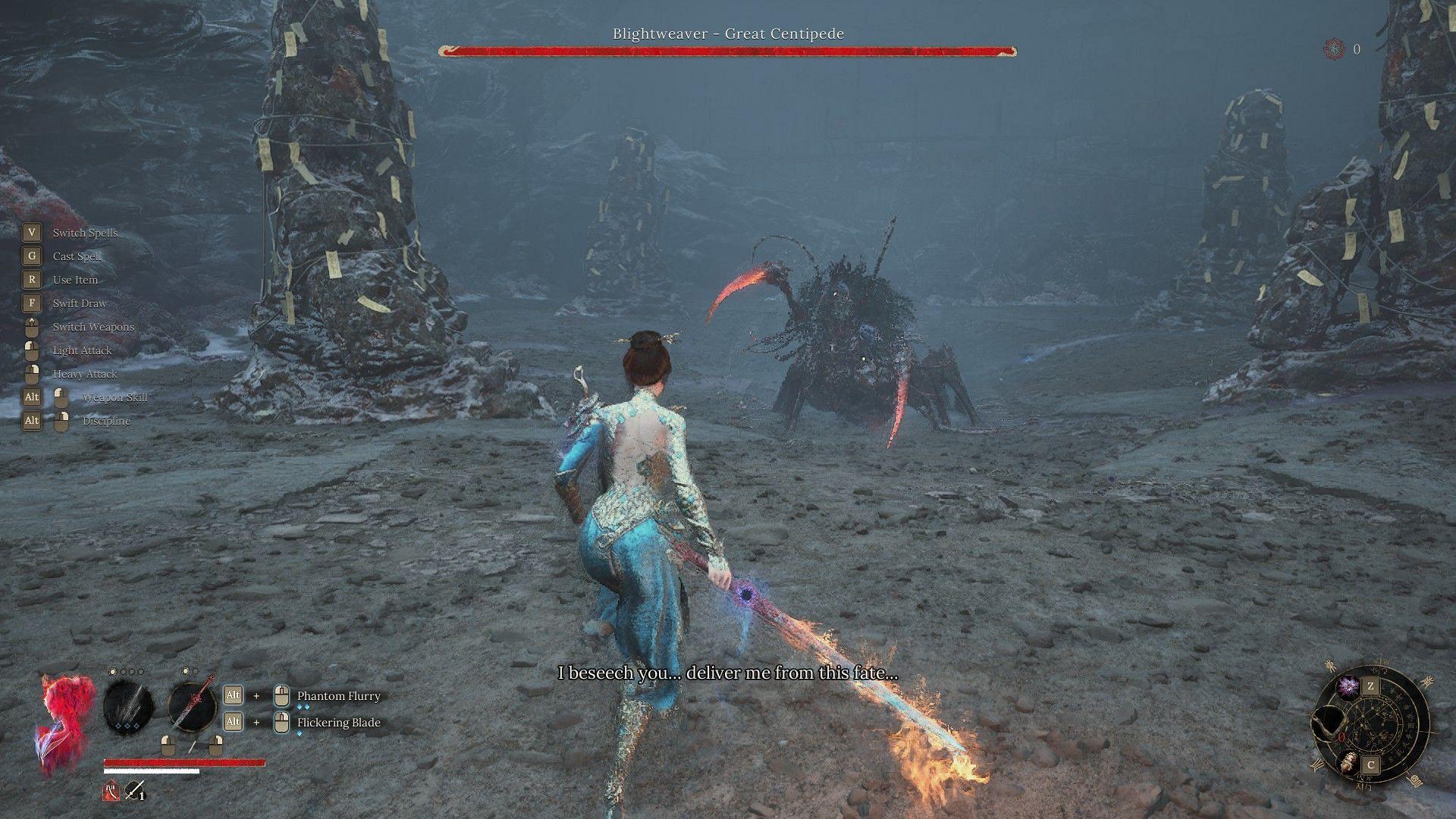Click the red feather madness portrait
The width and height of the screenshot is (1456, 819).
coord(65,720)
